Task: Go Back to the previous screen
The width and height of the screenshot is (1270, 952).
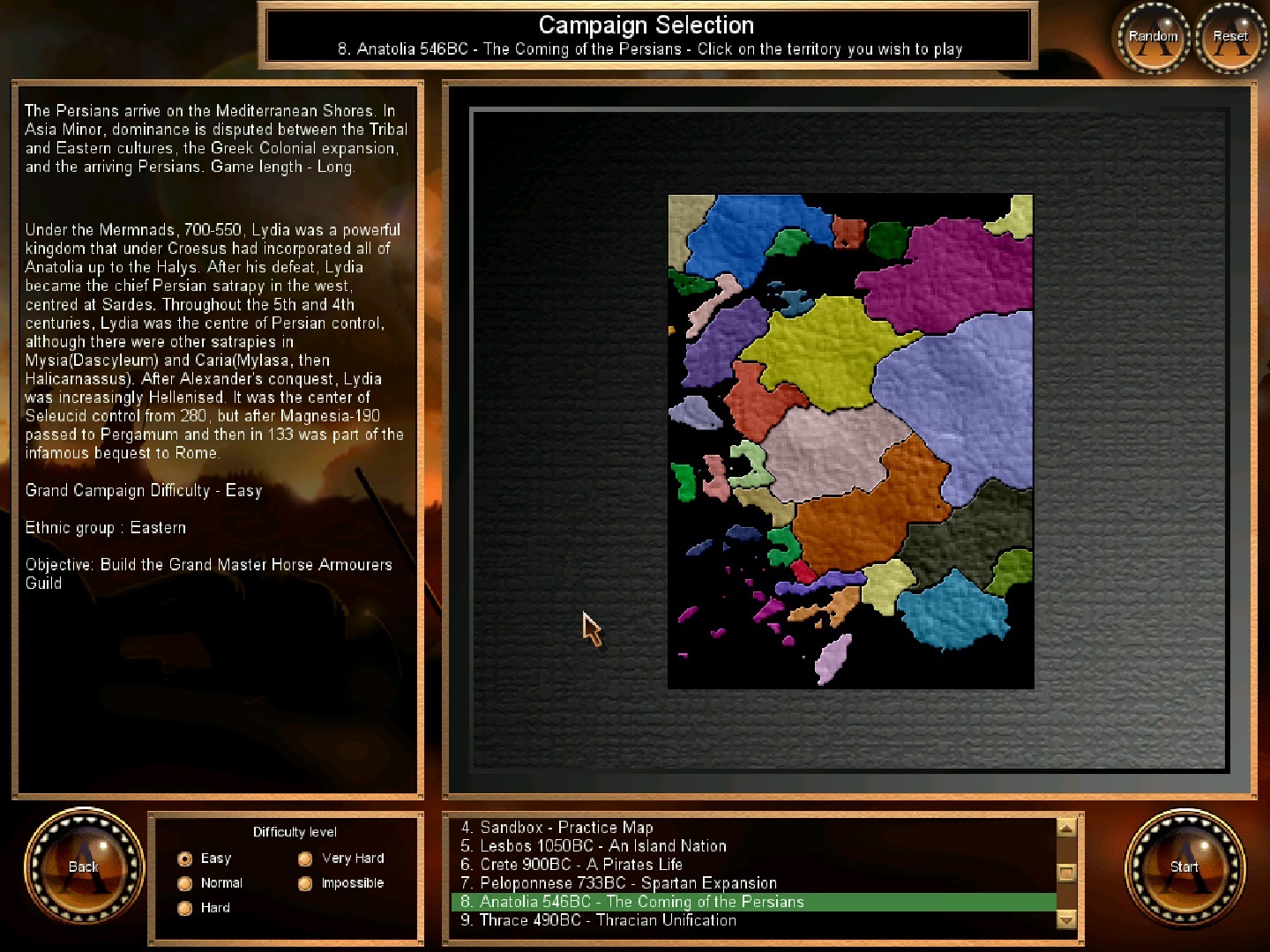Action: tap(84, 866)
